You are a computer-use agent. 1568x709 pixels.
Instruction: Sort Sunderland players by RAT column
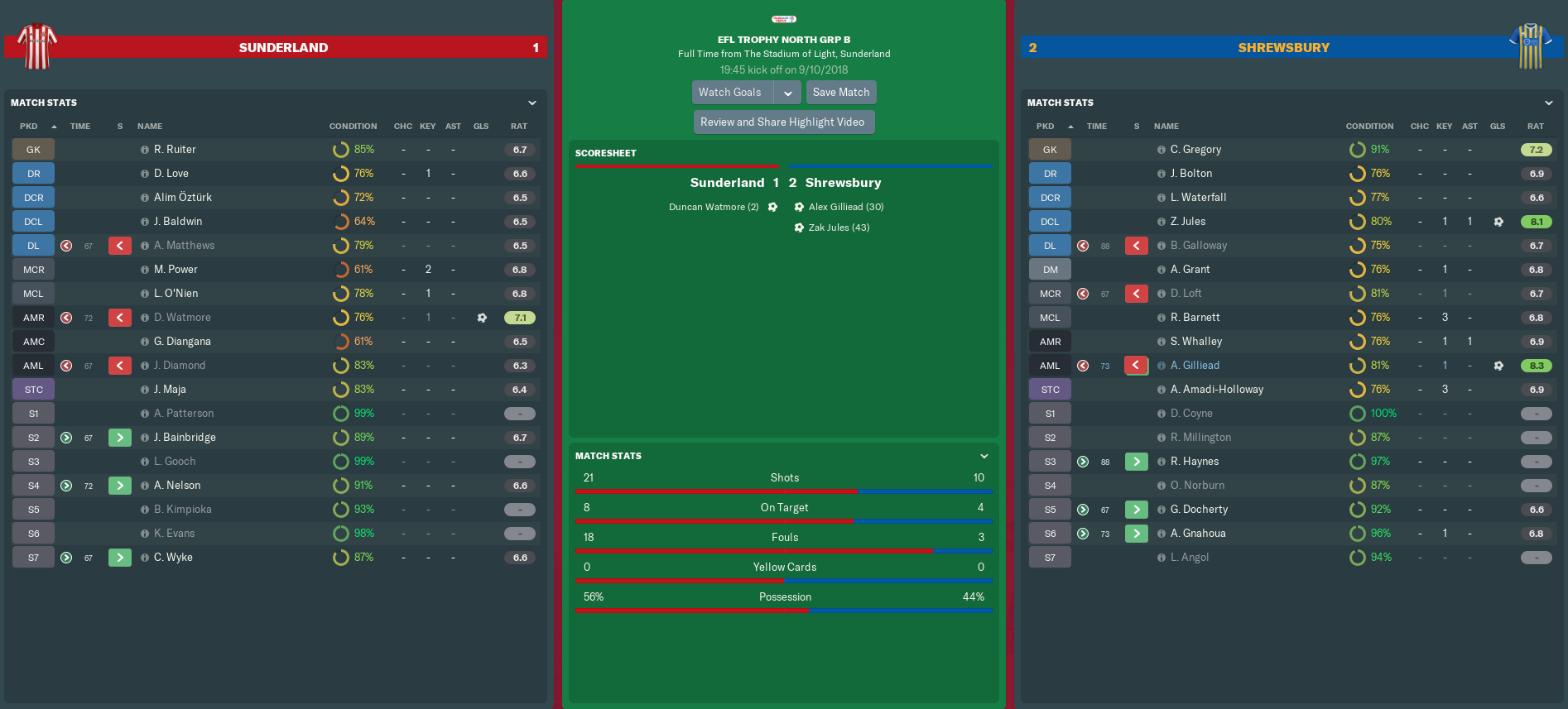click(x=519, y=127)
